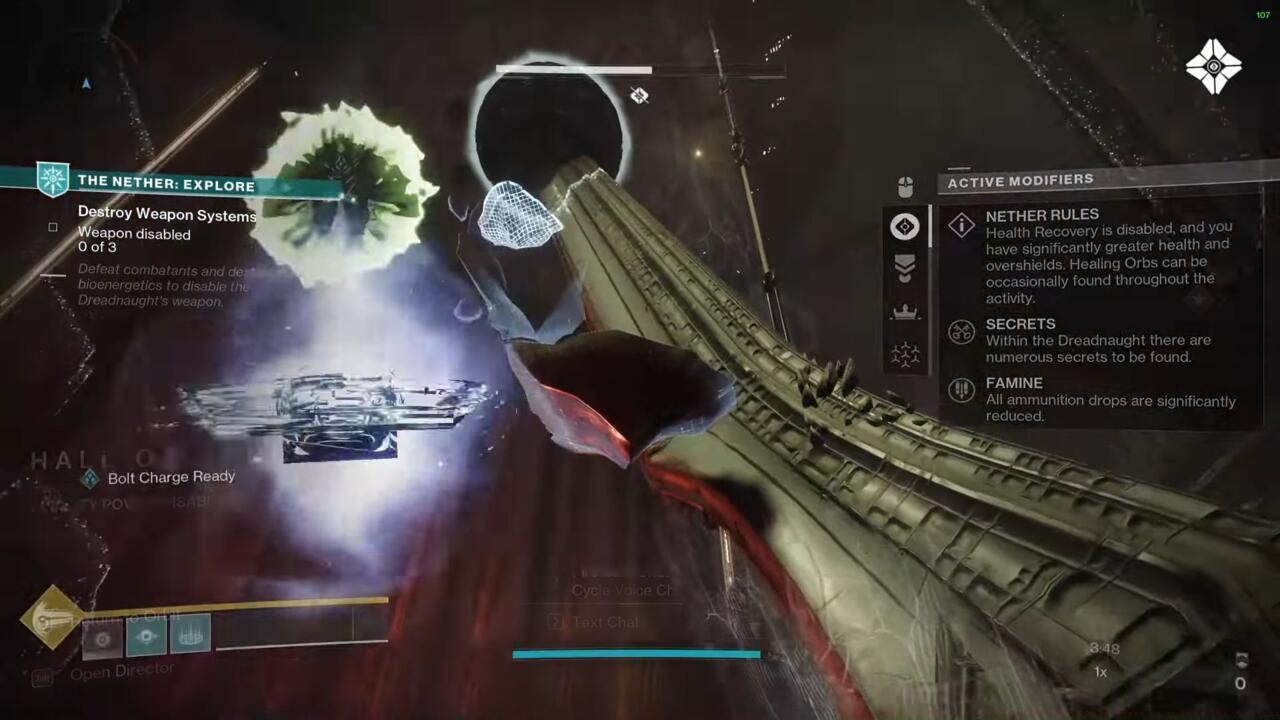Open the crown tab in Ghost panel

coord(905,312)
